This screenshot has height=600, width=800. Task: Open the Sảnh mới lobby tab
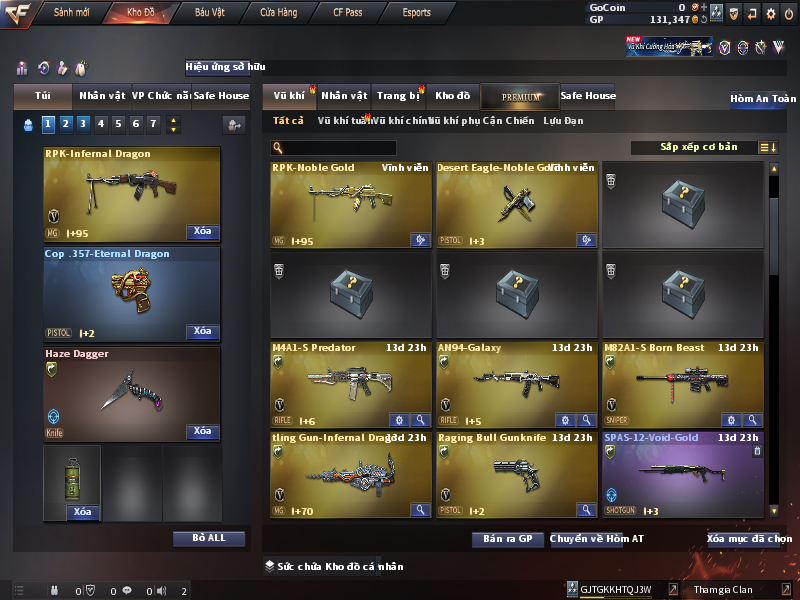click(71, 13)
